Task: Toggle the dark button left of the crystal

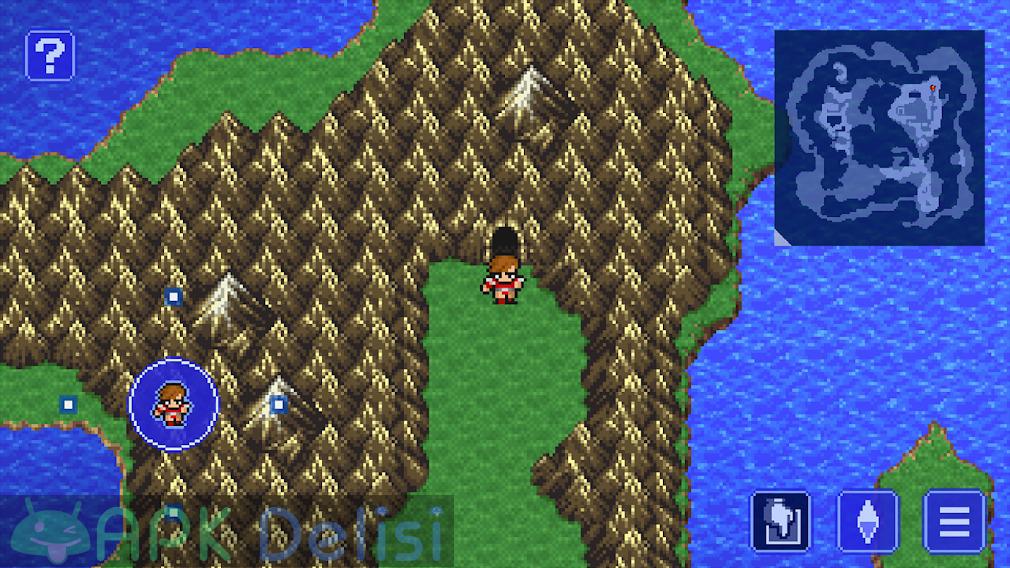Action: (780, 520)
